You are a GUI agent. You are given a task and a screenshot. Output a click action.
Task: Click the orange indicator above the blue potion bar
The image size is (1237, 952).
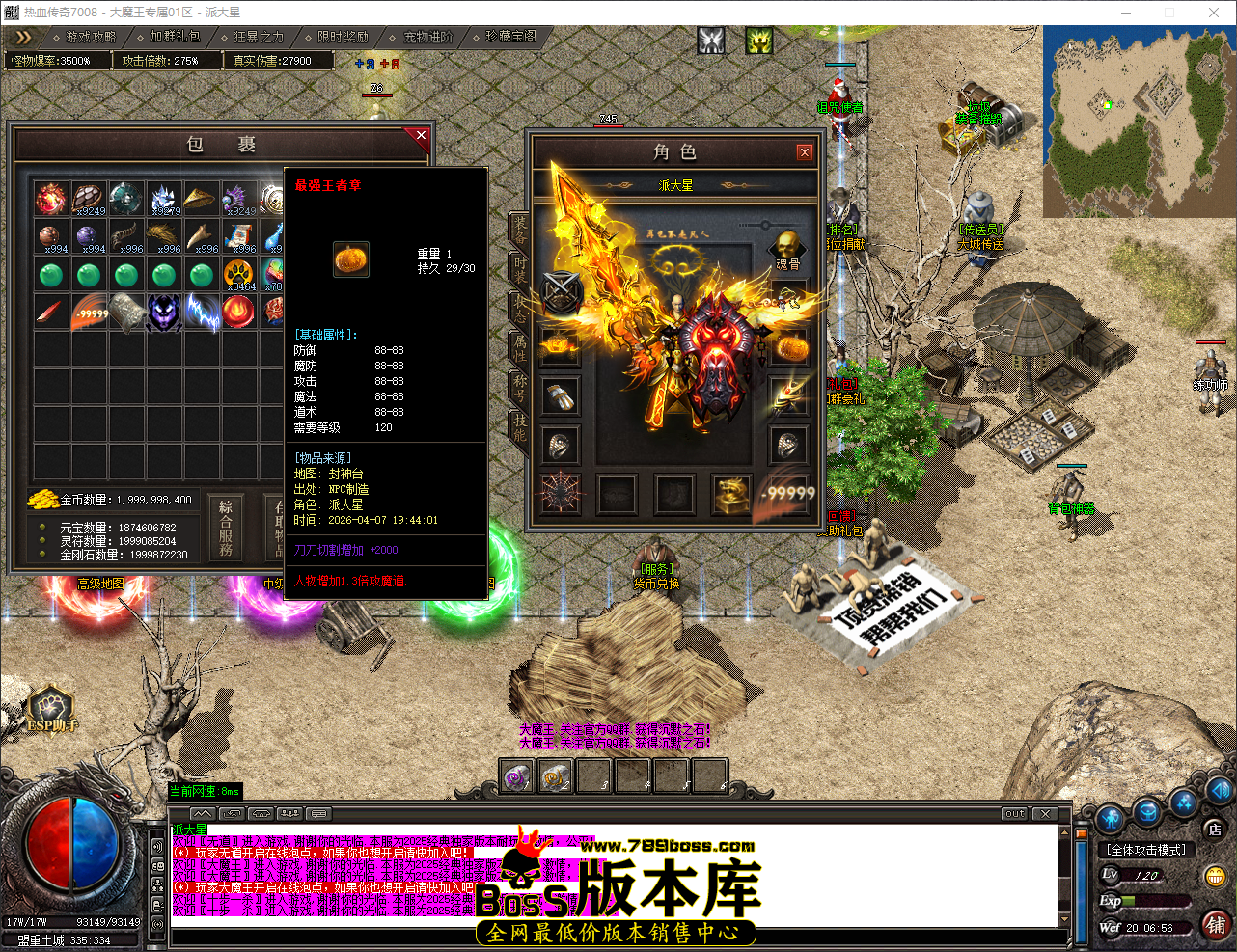1081,833
